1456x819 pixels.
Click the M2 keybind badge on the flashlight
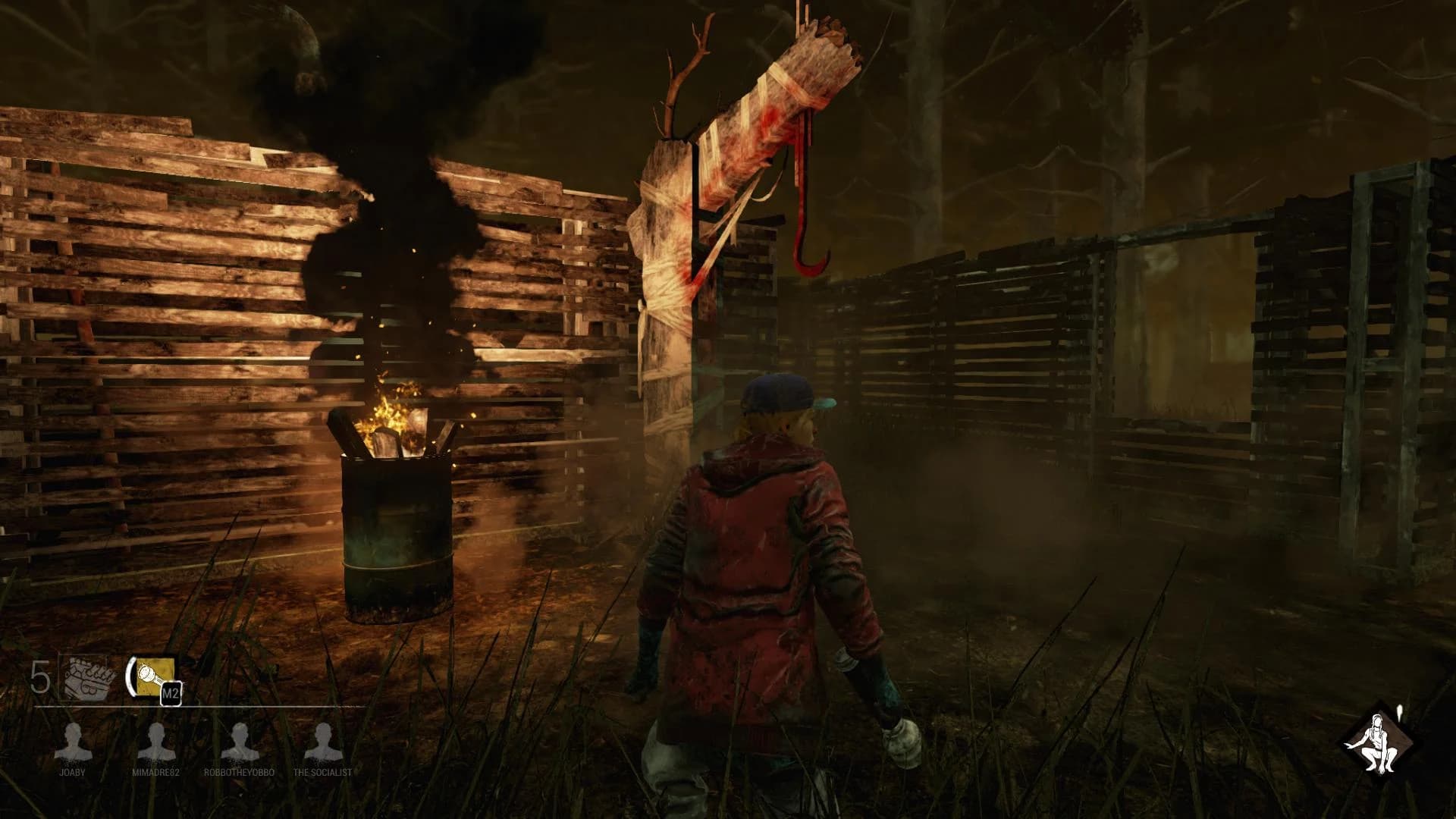[173, 692]
